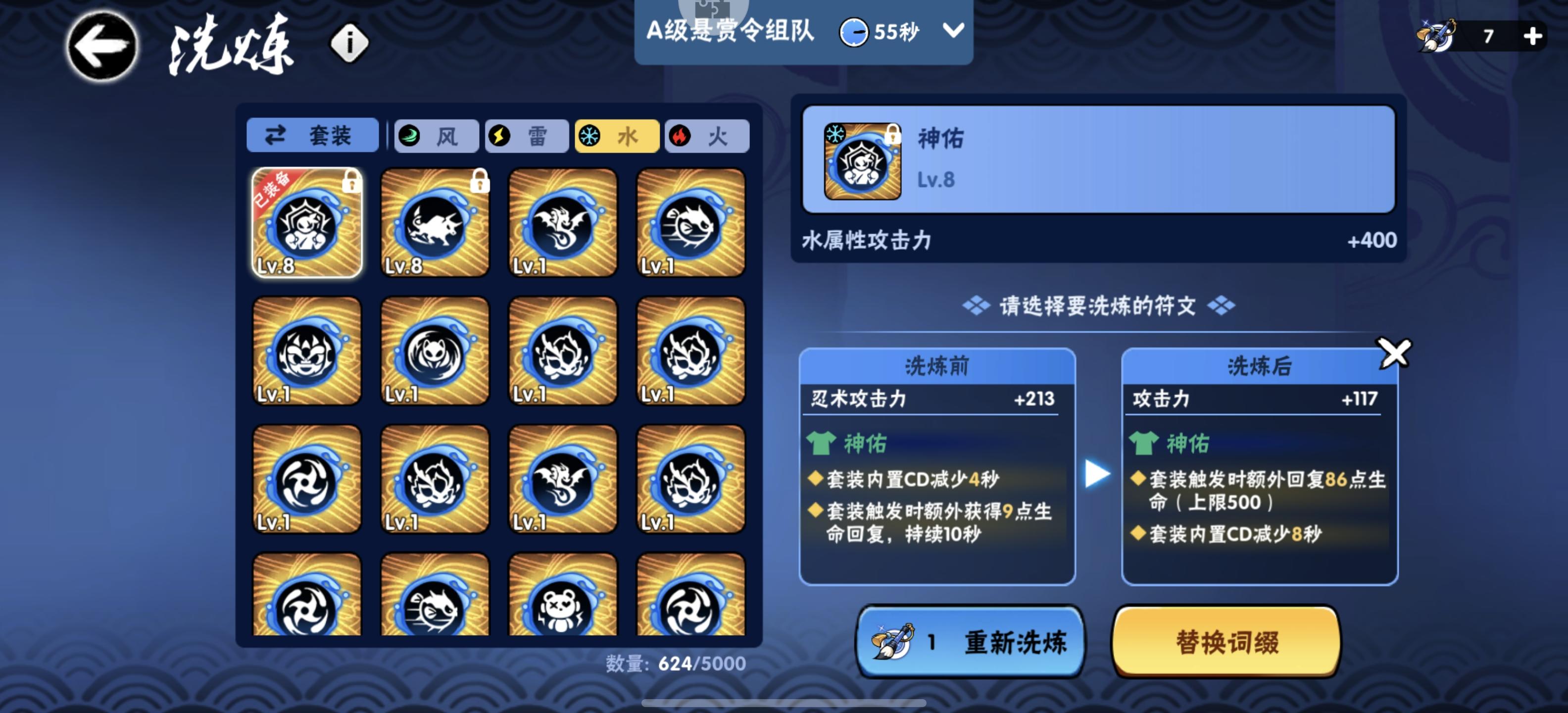Activate the 雷 element filter
The width and height of the screenshot is (1568, 713).
coord(527,136)
